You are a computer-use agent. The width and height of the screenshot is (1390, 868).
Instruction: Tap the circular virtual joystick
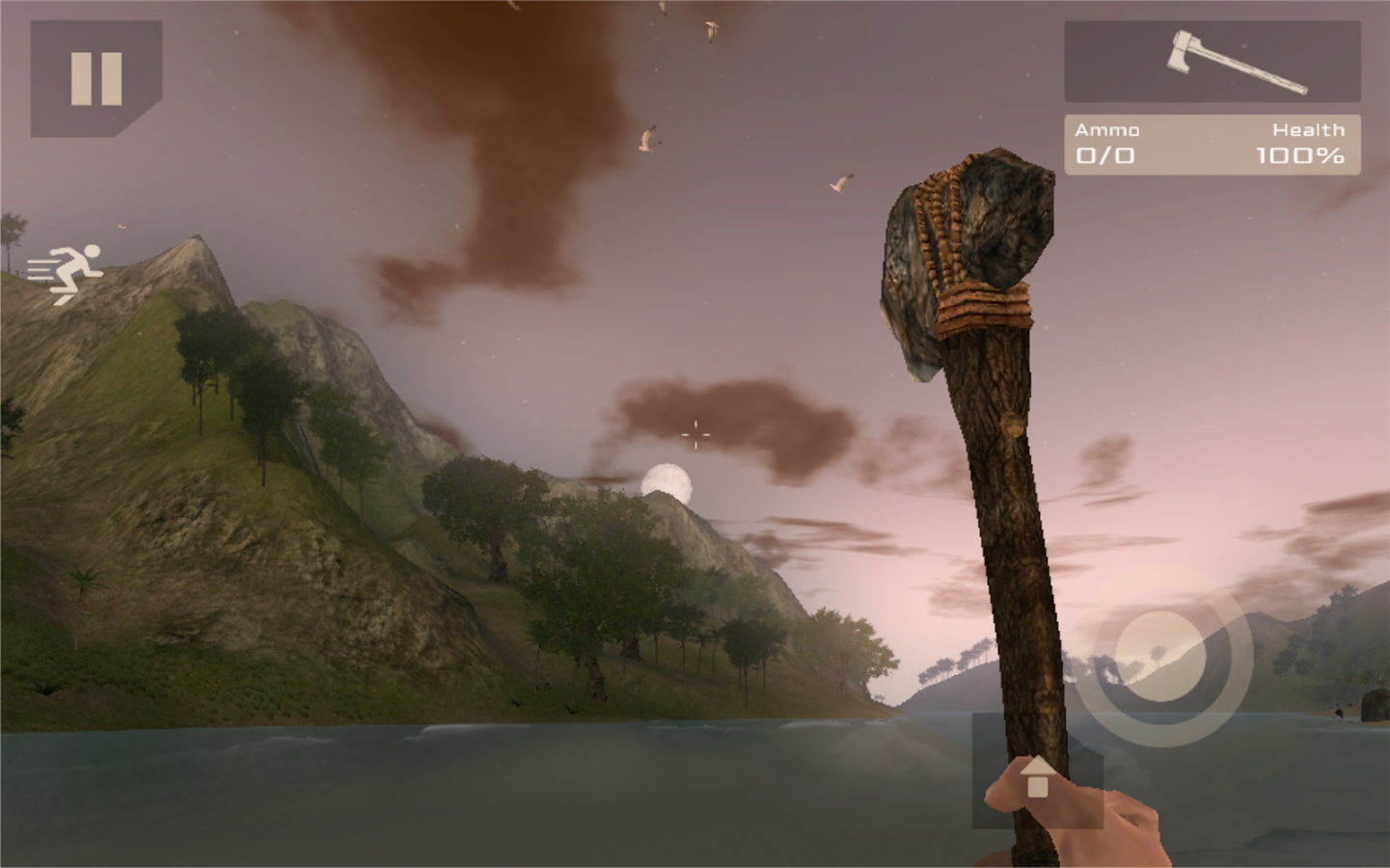coord(1161,657)
